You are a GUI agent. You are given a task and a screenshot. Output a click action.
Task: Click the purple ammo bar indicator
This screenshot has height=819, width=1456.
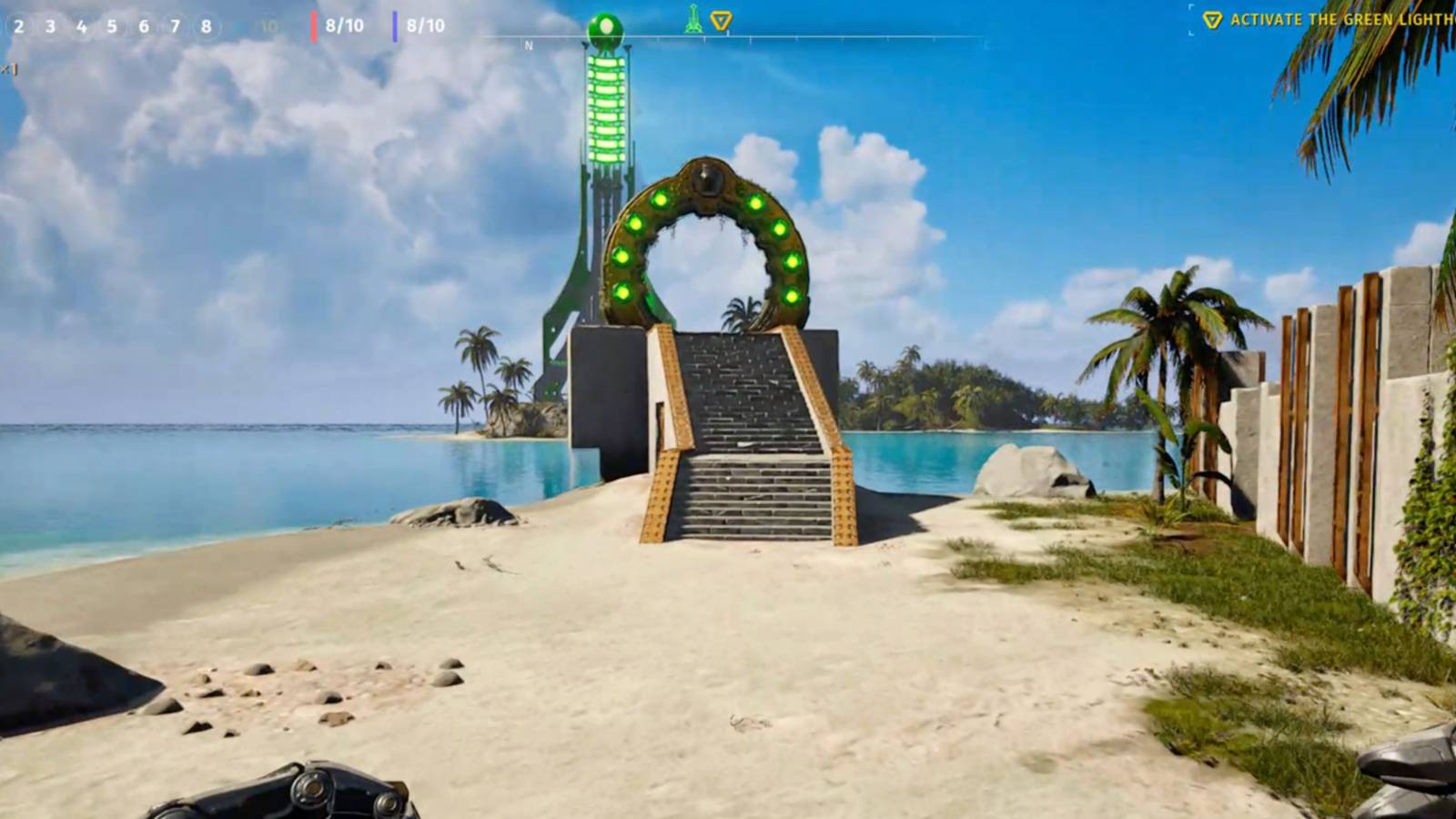tap(395, 25)
